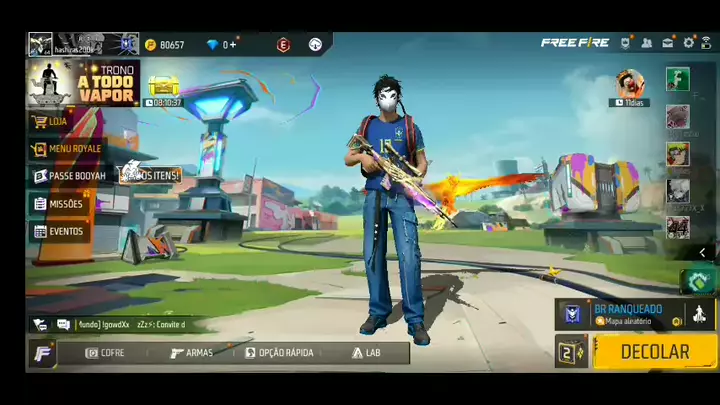Open the friends list icon
The width and height of the screenshot is (720, 405).
coord(646,43)
